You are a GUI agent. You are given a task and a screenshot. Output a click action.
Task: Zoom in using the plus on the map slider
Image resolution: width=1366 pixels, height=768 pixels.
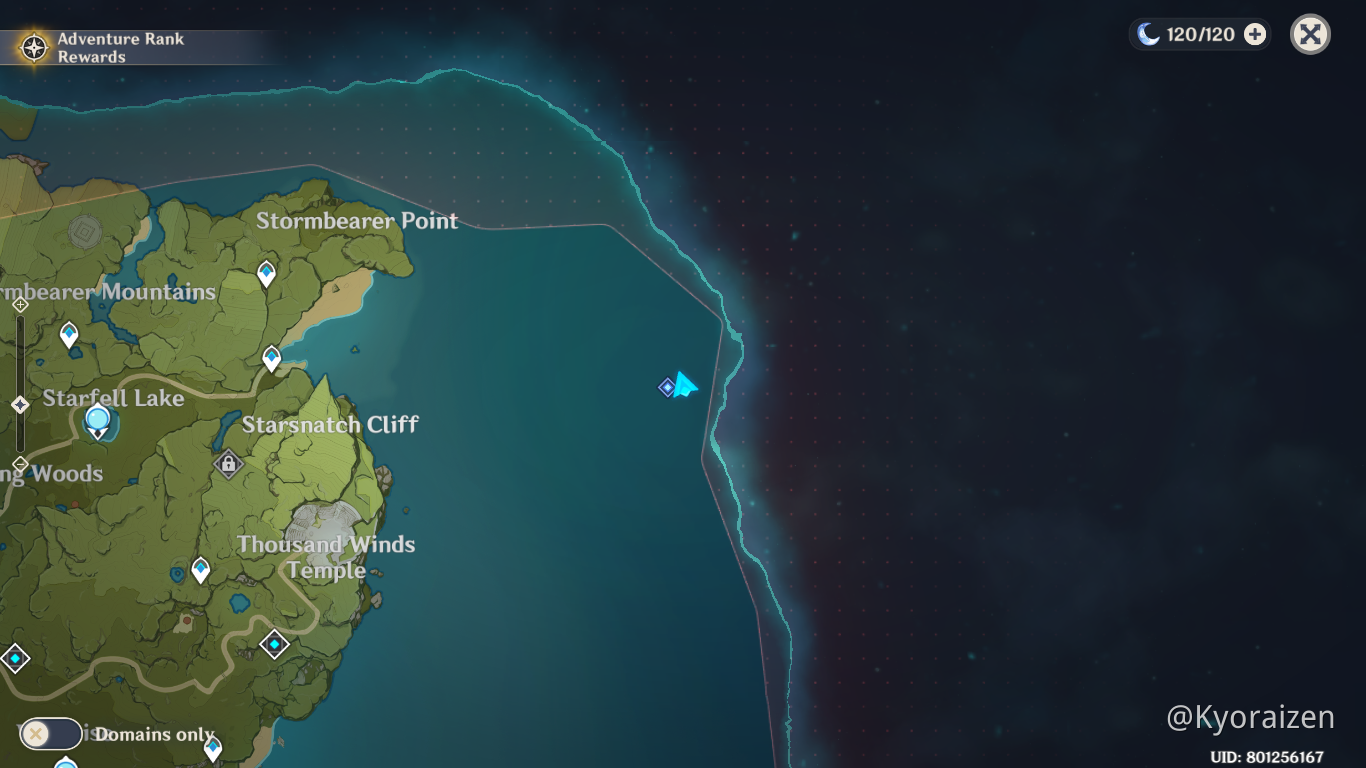click(21, 304)
